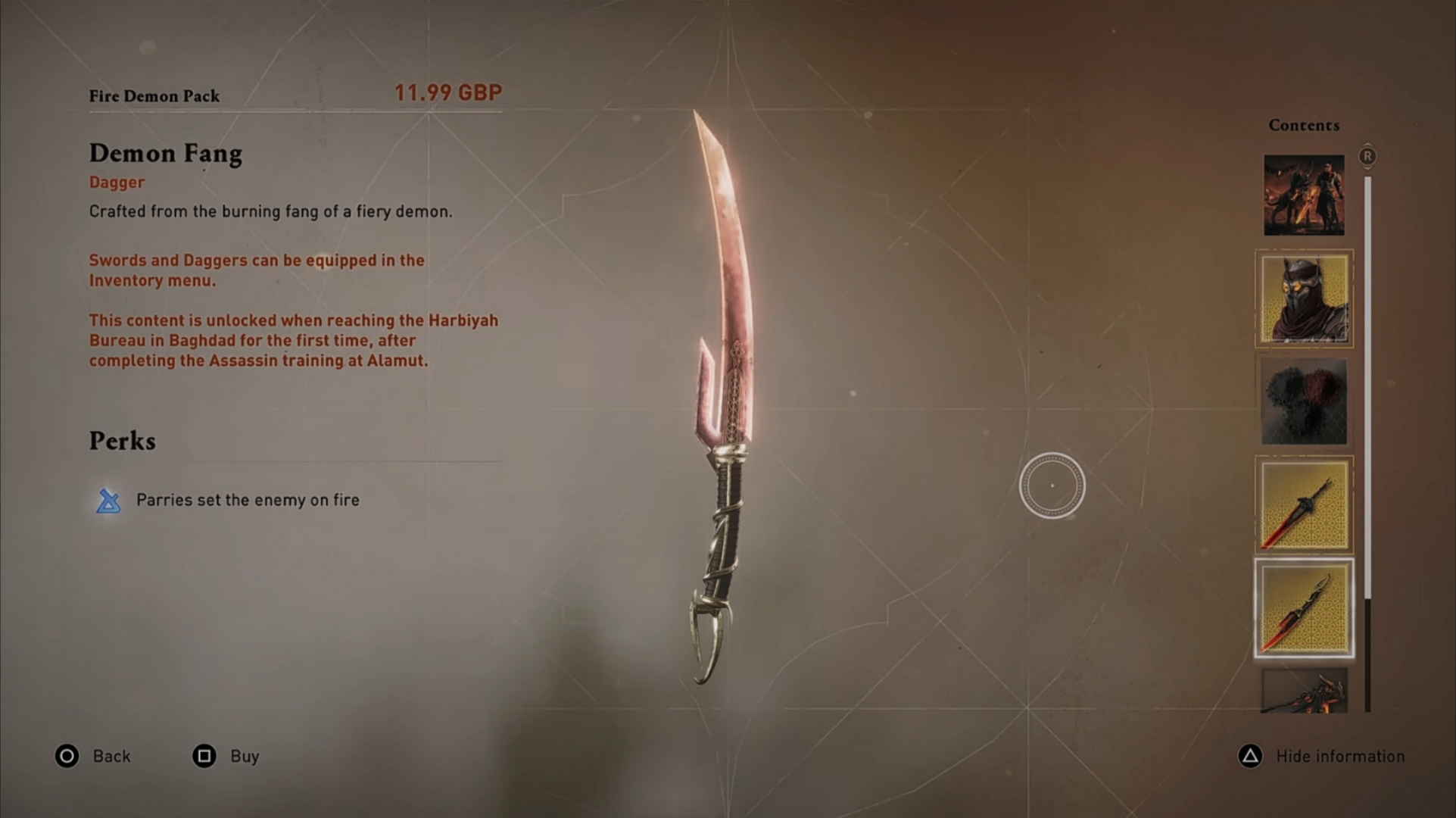The image size is (1456, 818).
Task: Click the triangle Hide information icon
Action: [1249, 756]
